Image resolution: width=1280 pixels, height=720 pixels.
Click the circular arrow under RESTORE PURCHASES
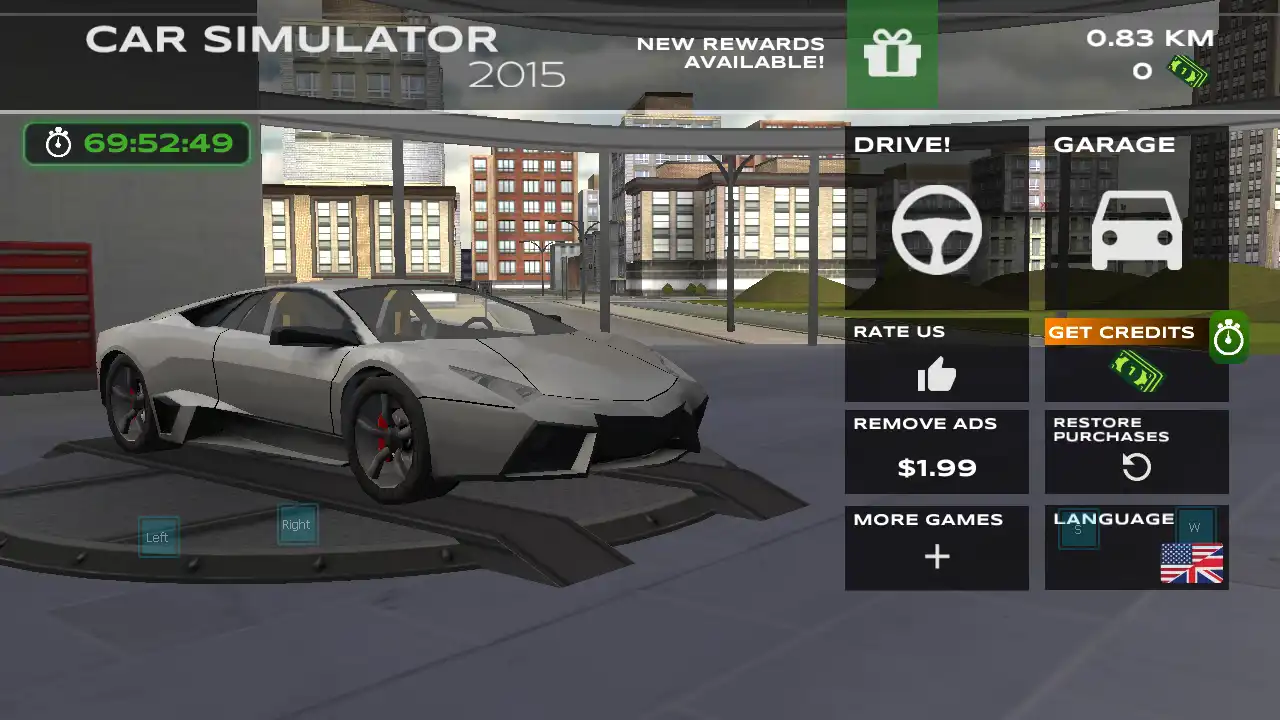click(x=1136, y=467)
